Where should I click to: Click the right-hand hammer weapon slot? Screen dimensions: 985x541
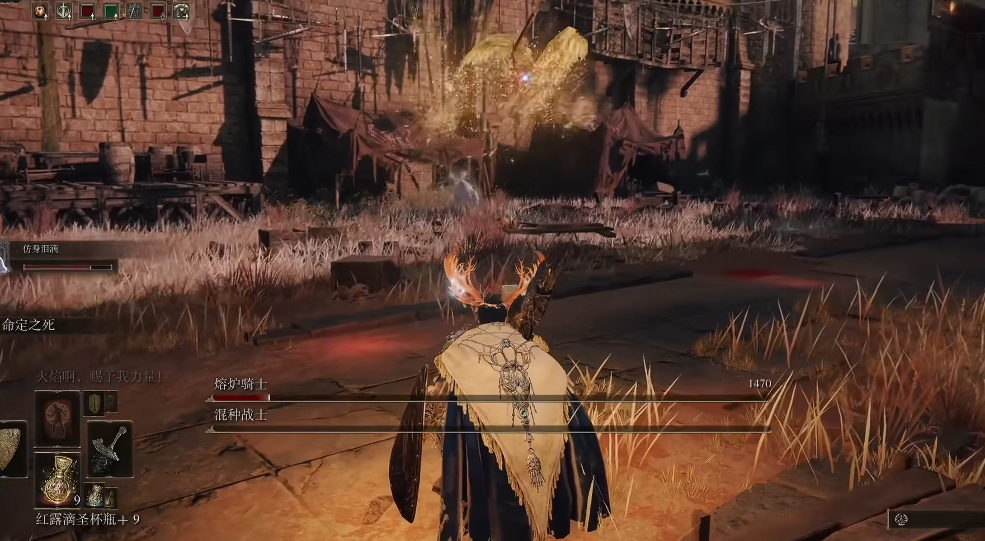pos(109,448)
